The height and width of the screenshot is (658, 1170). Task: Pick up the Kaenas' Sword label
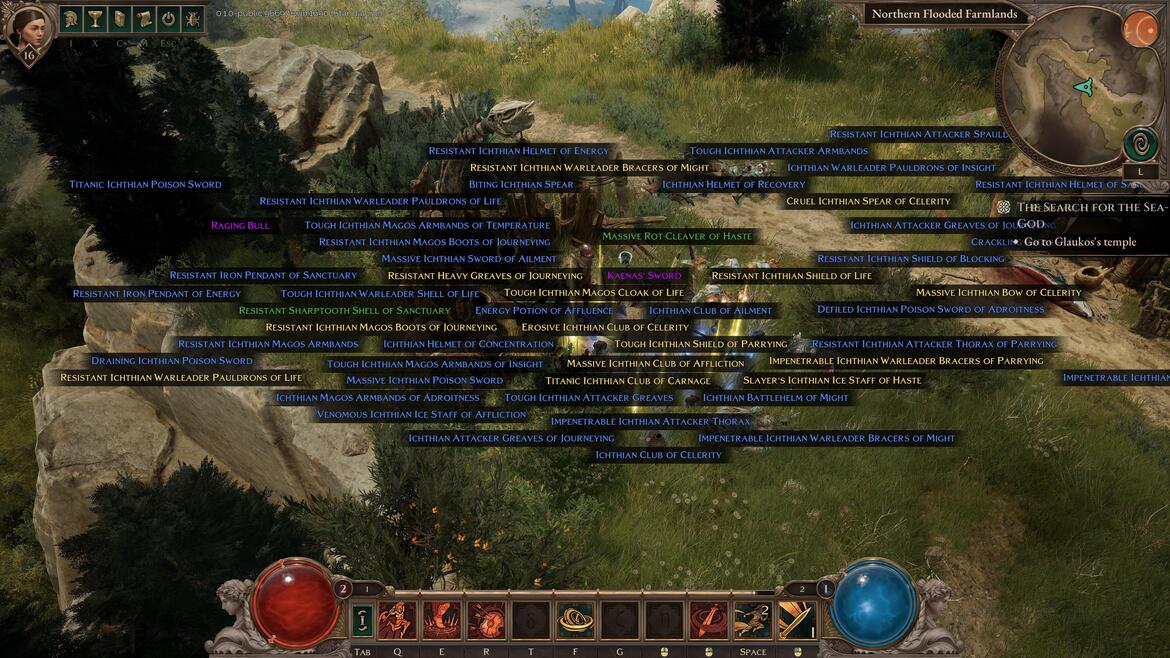pyautogui.click(x=644, y=276)
